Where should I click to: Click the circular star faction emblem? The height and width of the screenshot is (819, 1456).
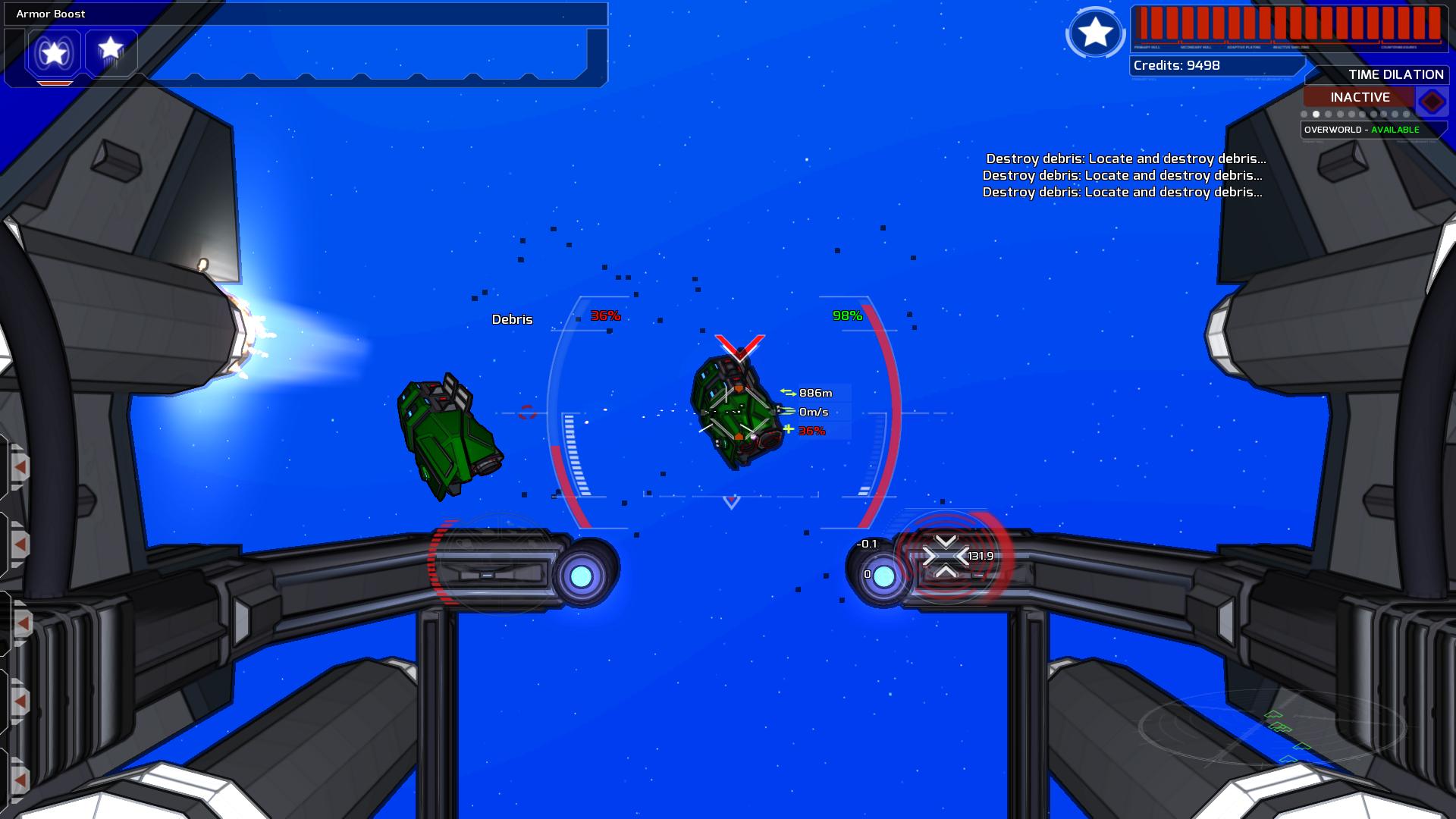tap(1095, 33)
